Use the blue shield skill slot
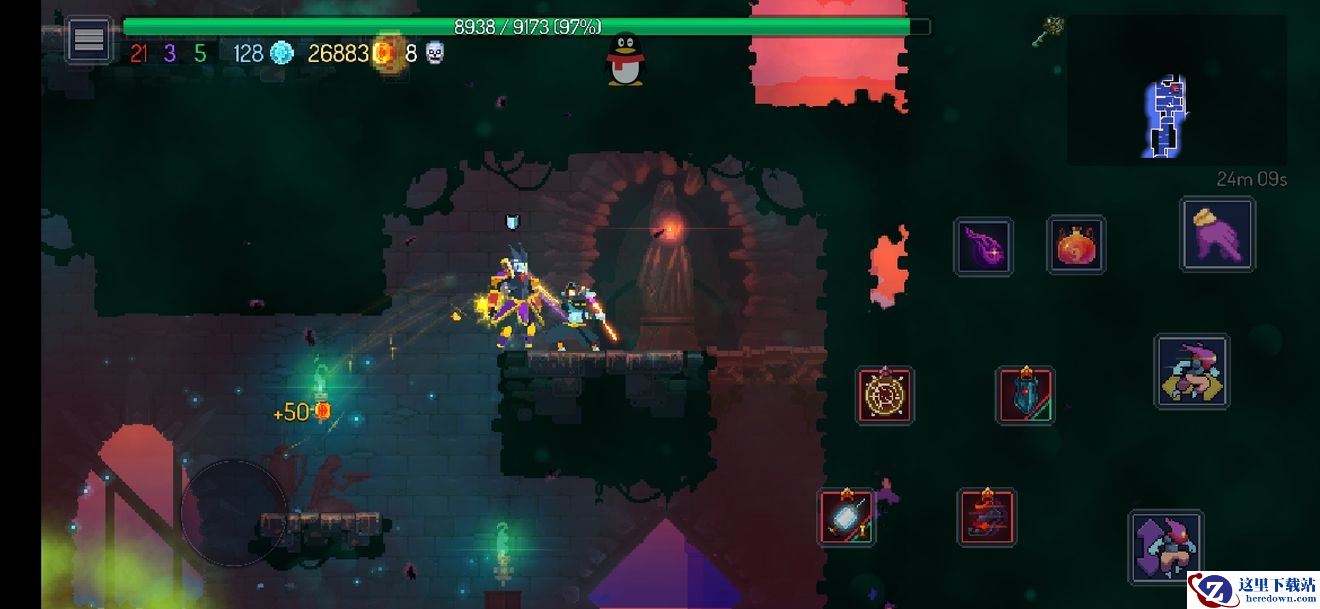The width and height of the screenshot is (1320, 609). 1025,395
